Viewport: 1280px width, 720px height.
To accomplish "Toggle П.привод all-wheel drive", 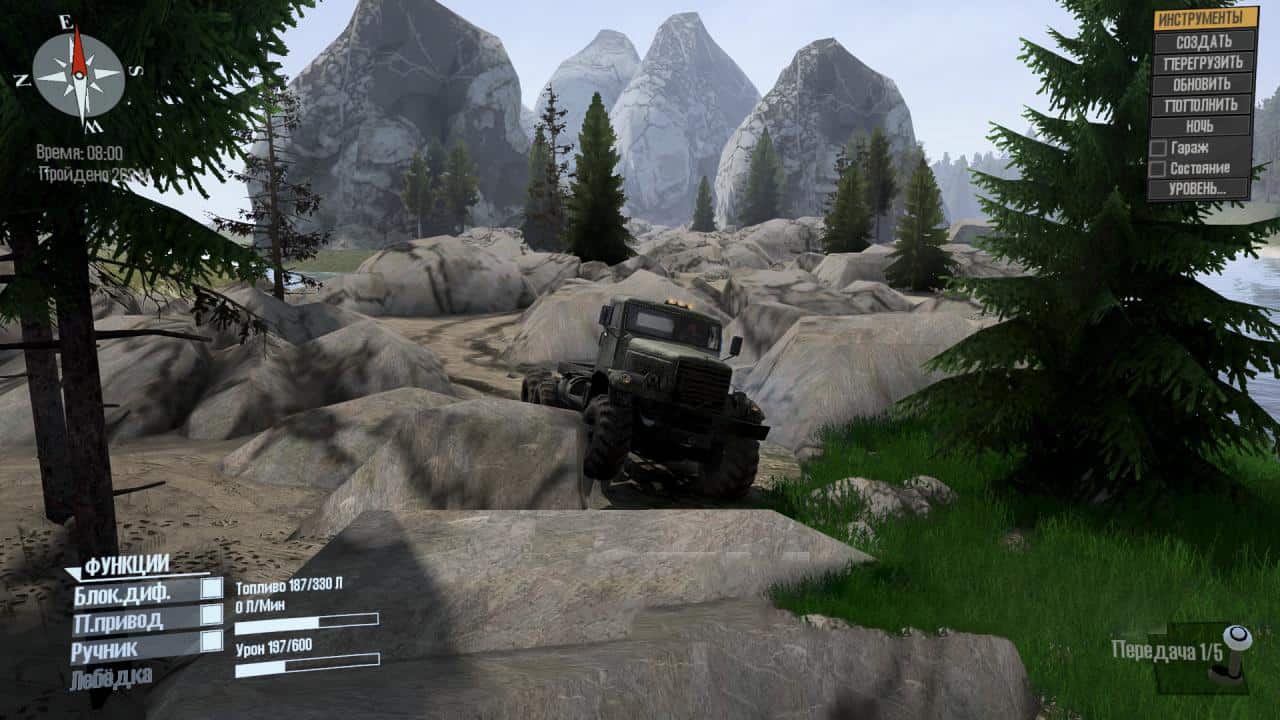I will pyautogui.click(x=211, y=615).
